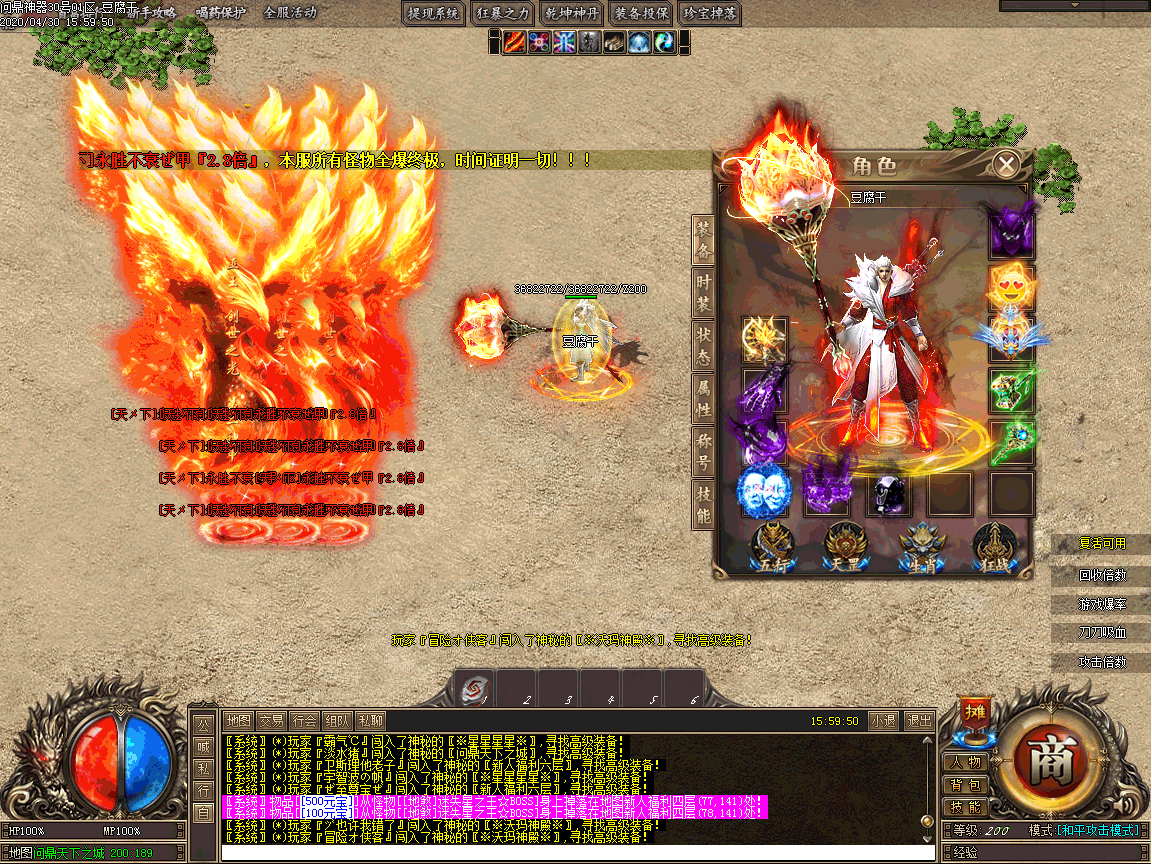Click the blue twin-faces mask slot

[765, 492]
